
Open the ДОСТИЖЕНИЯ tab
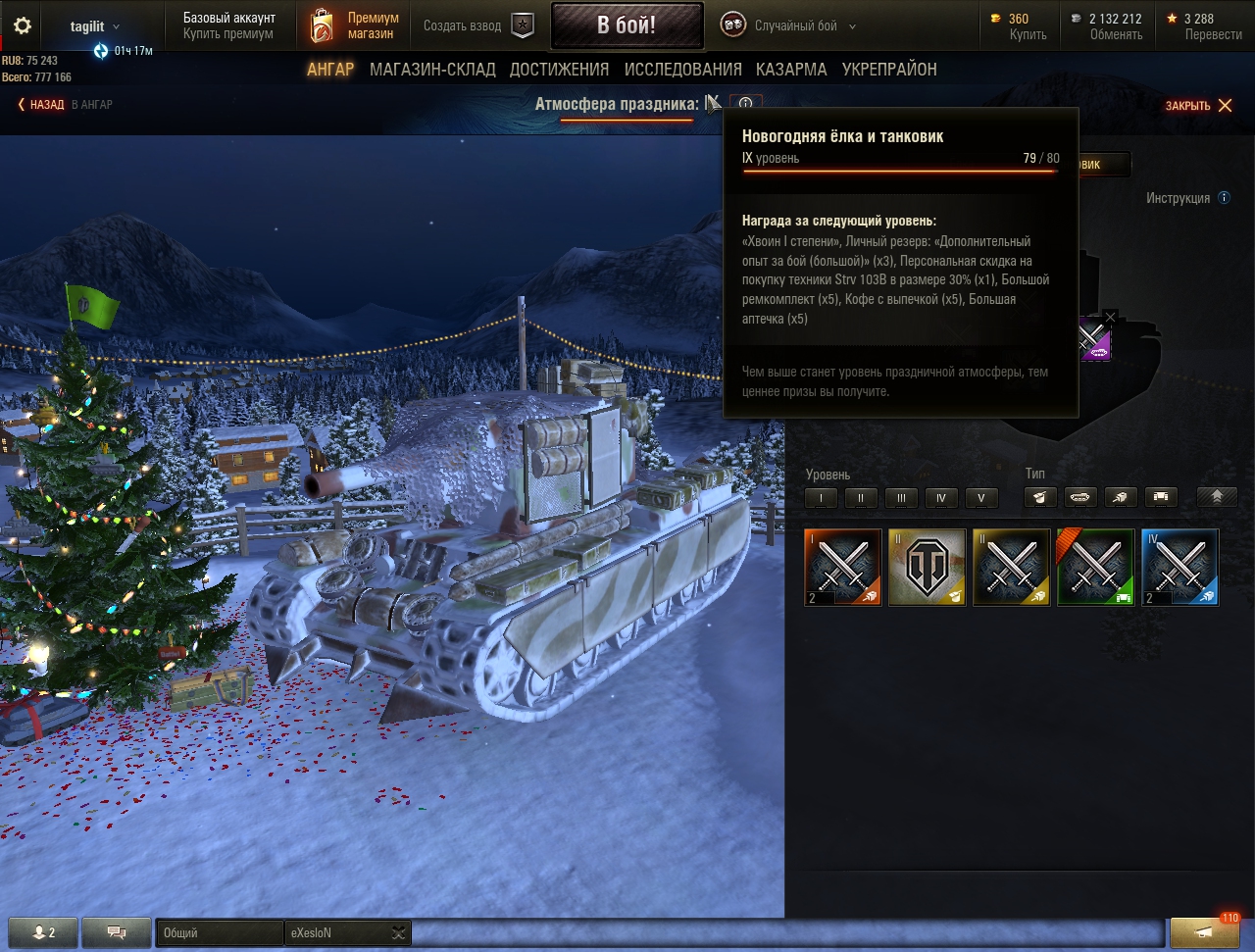(559, 70)
